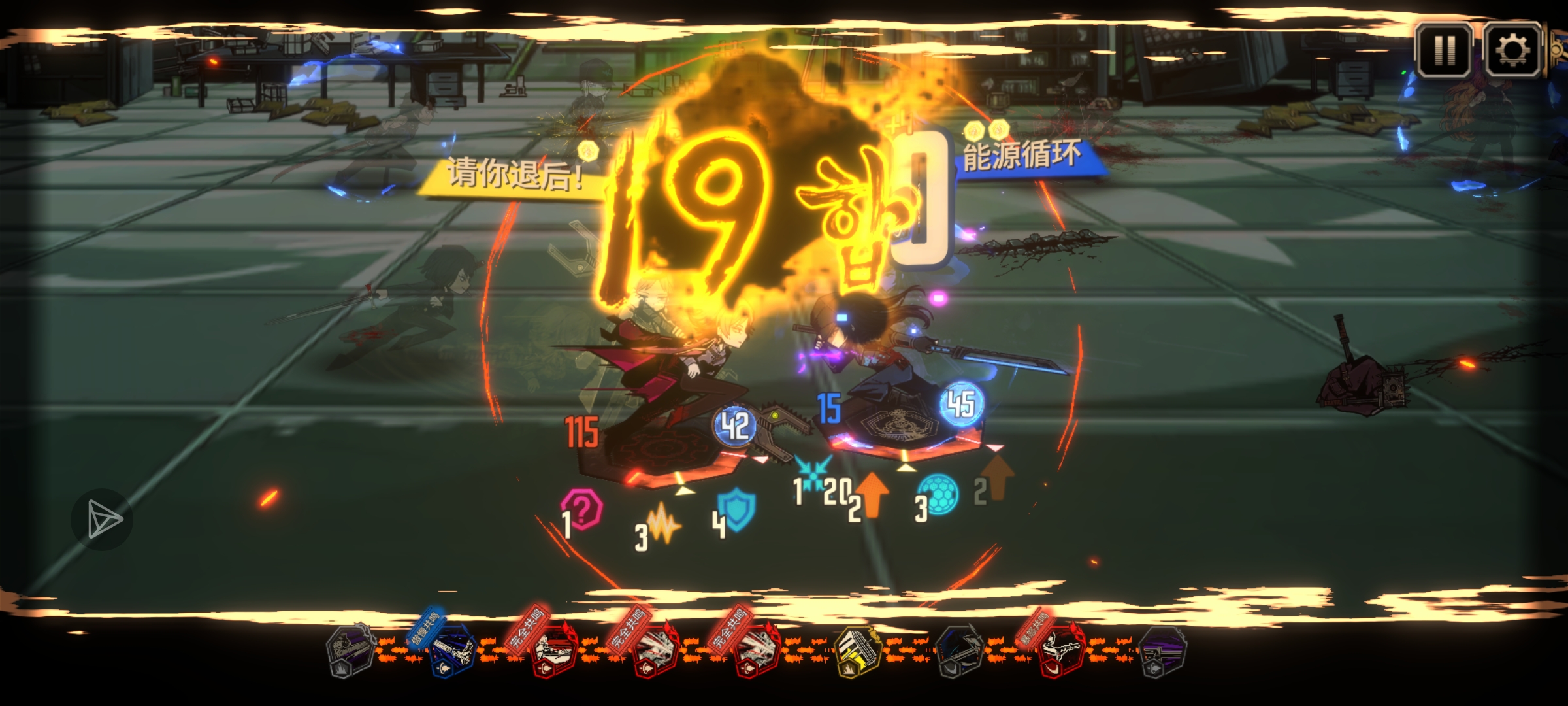Viewport: 1568px width, 706px height.
Task: Tap the paper-plane arrow button
Action: (102, 520)
